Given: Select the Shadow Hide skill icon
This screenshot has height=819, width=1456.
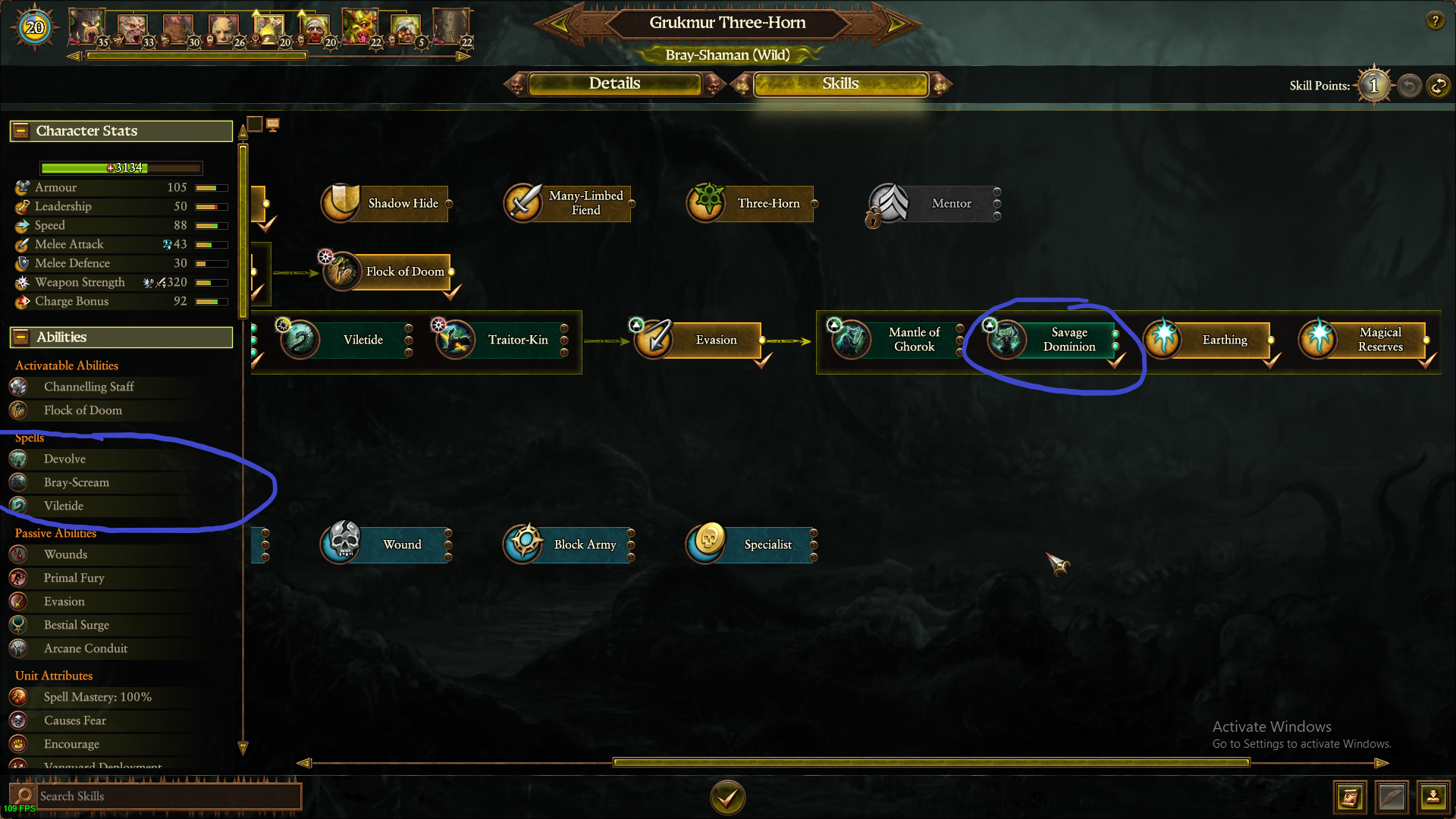Looking at the screenshot, I should point(340,202).
